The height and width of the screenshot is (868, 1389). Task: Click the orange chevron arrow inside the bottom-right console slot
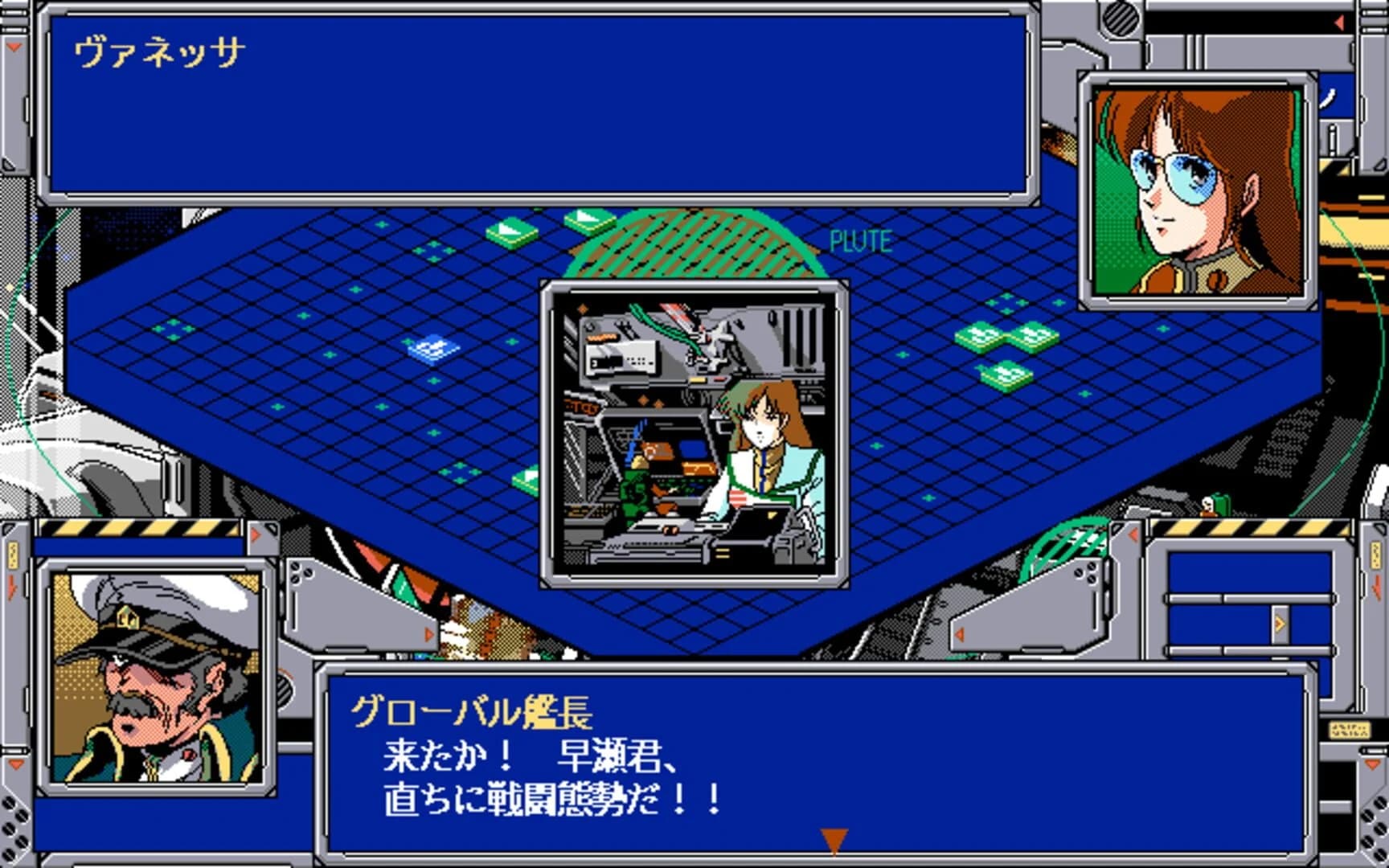click(1280, 623)
